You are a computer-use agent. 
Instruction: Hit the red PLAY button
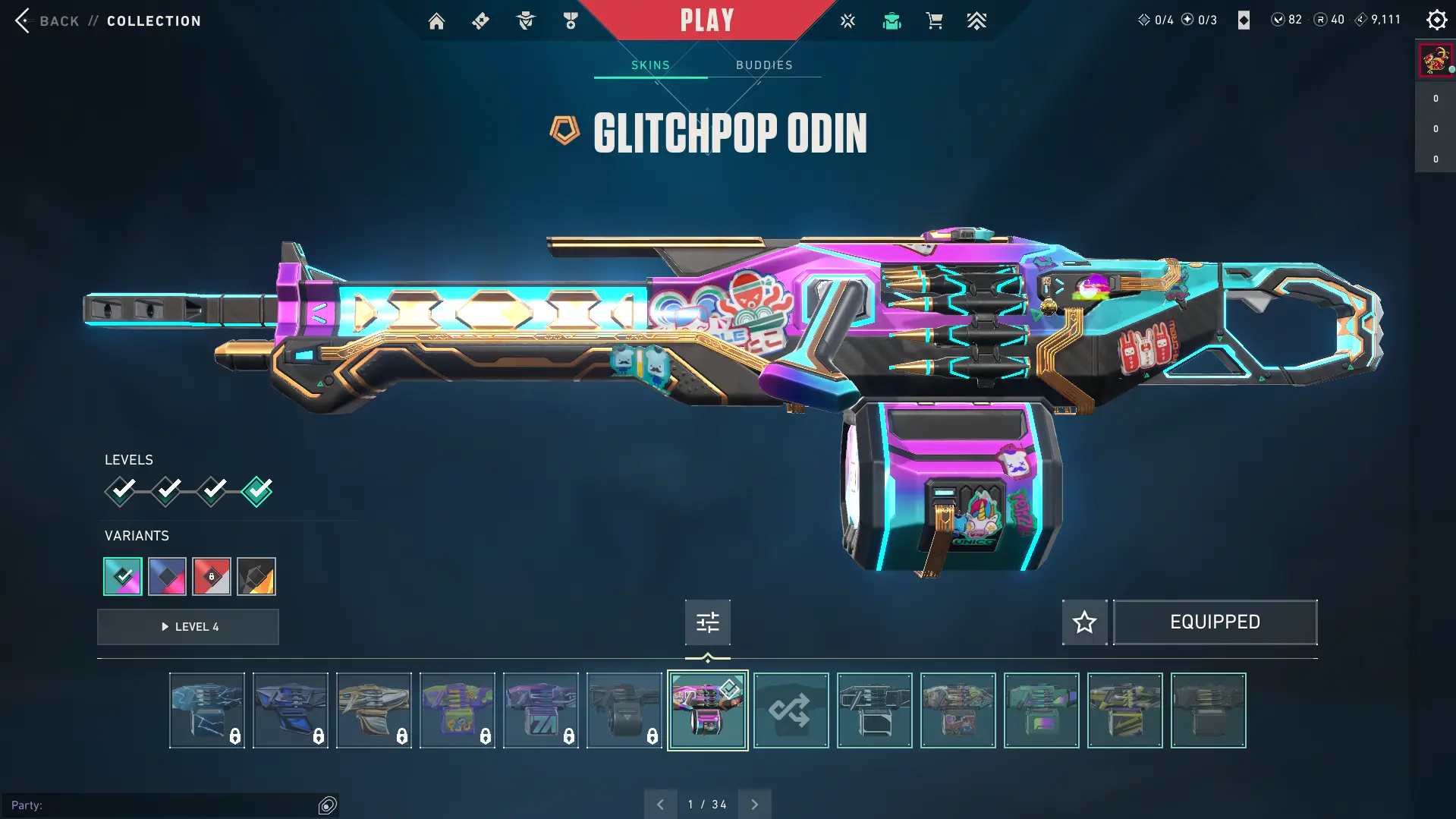[x=706, y=20]
